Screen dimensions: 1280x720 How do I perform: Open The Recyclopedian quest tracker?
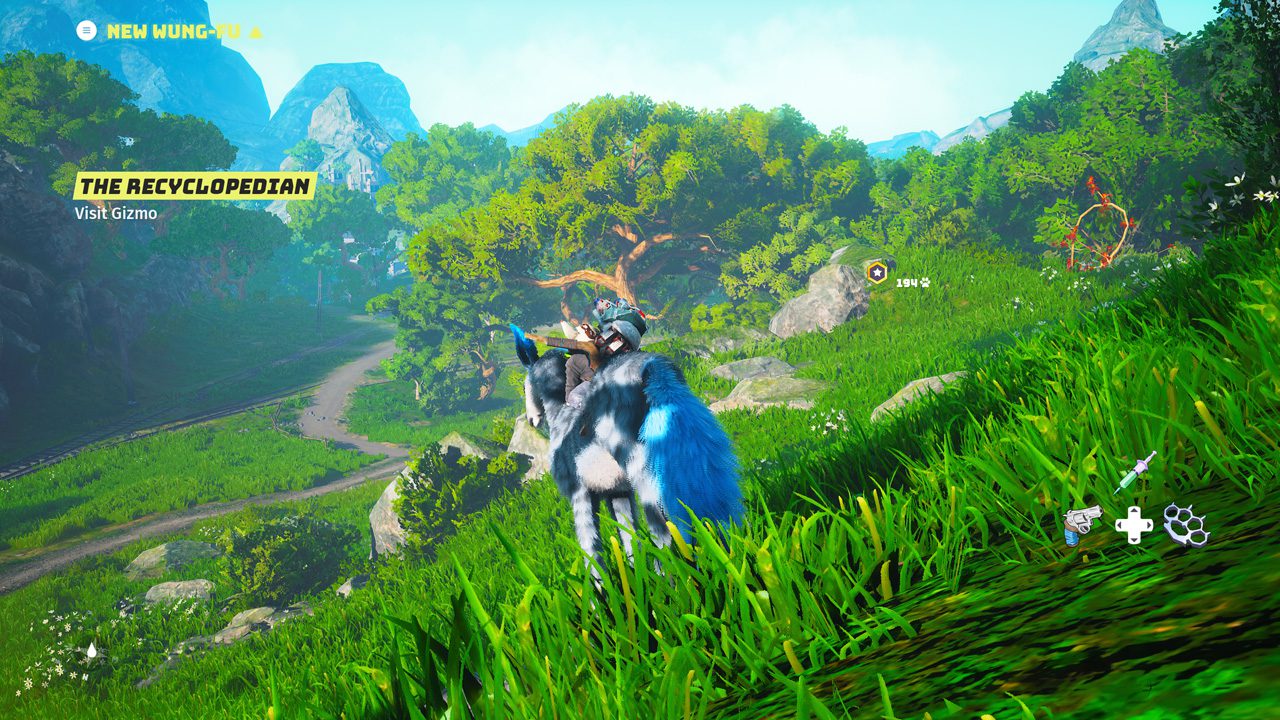(x=195, y=186)
